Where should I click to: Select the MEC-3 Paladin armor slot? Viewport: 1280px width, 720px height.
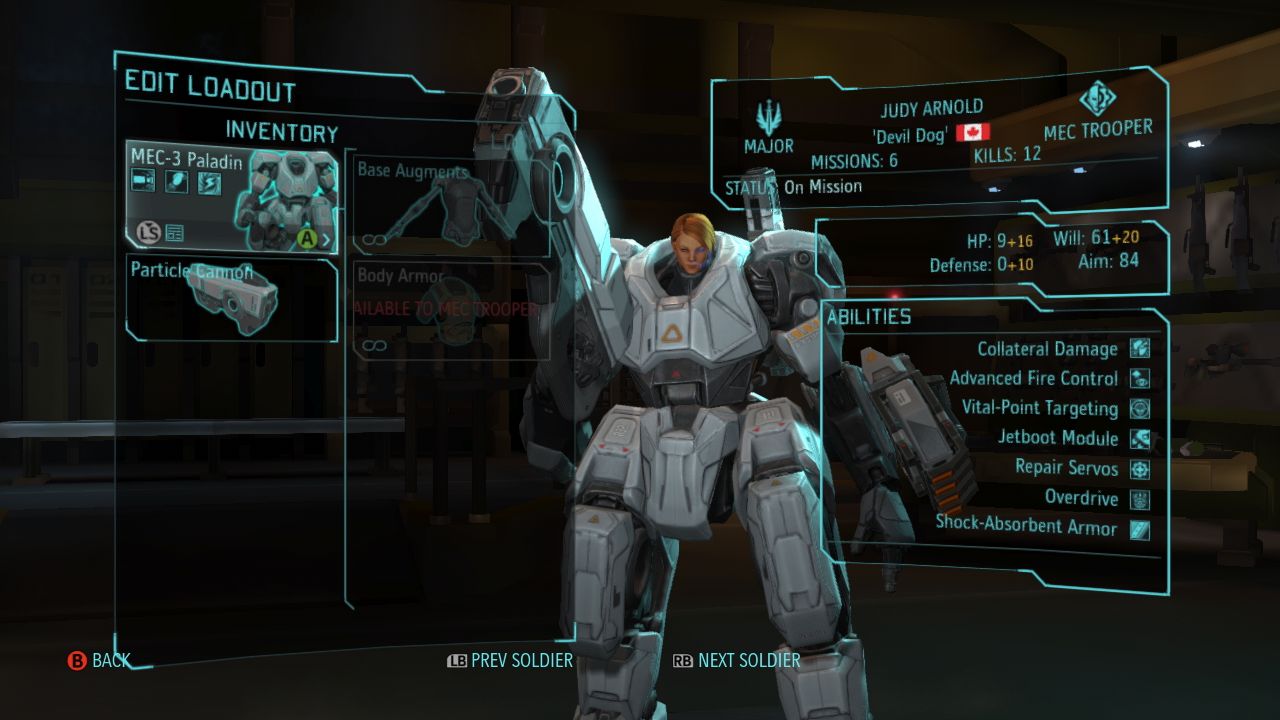(x=231, y=197)
